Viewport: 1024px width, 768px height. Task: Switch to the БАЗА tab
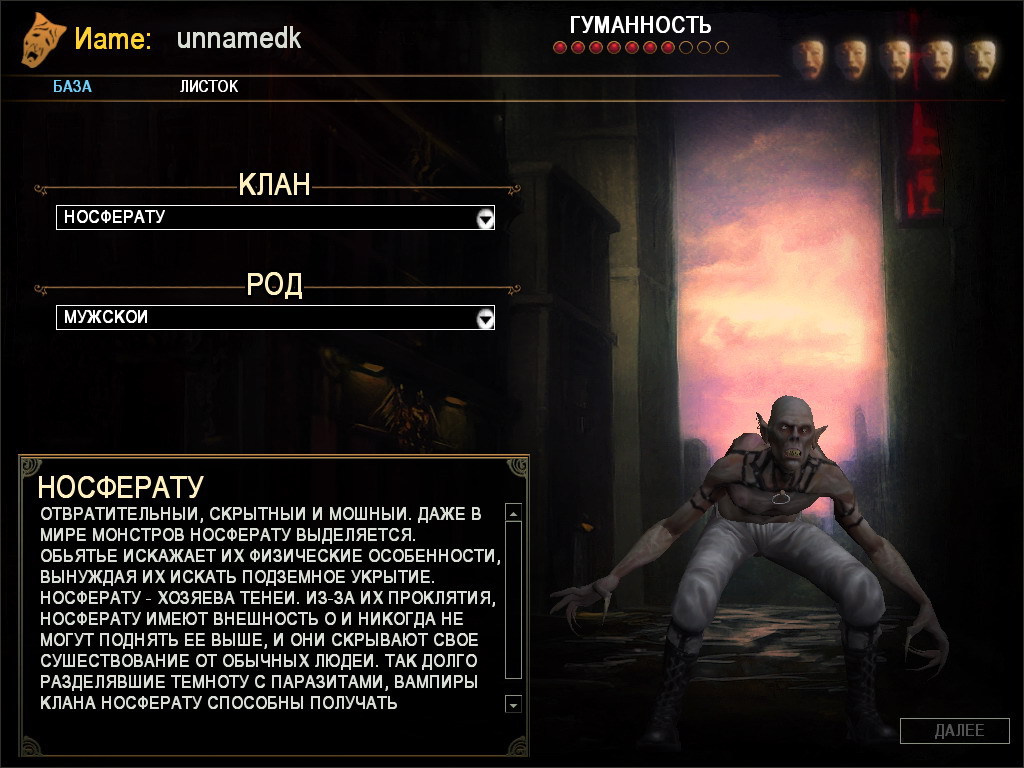coord(72,87)
